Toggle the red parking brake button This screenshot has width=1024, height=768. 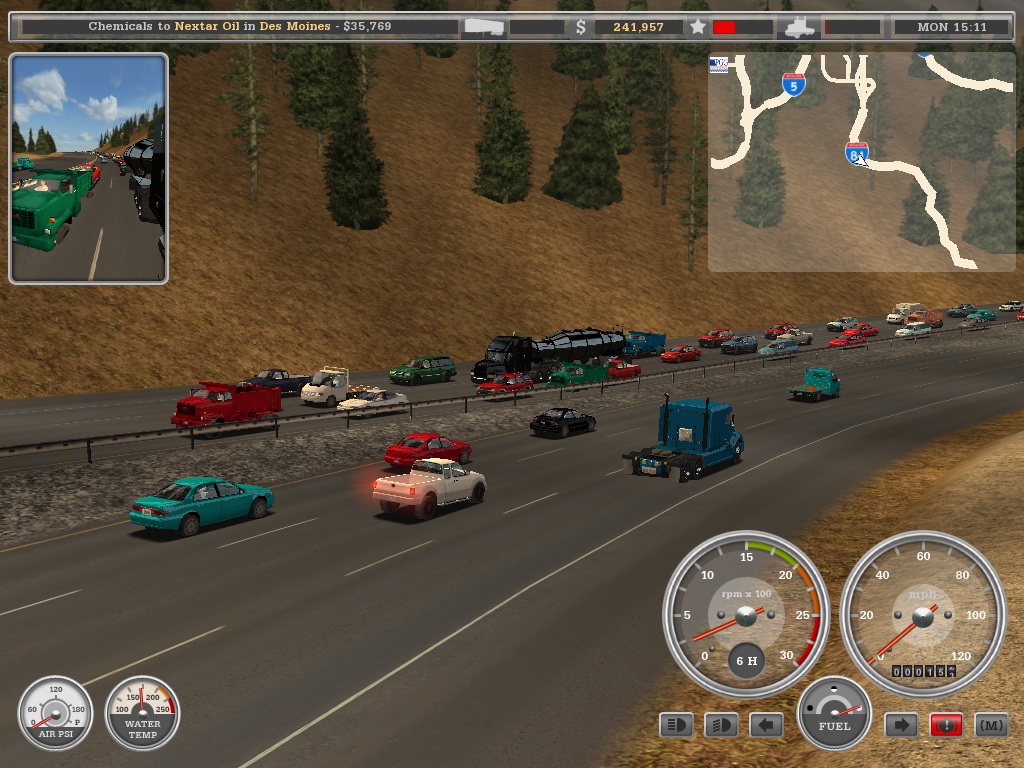click(946, 725)
